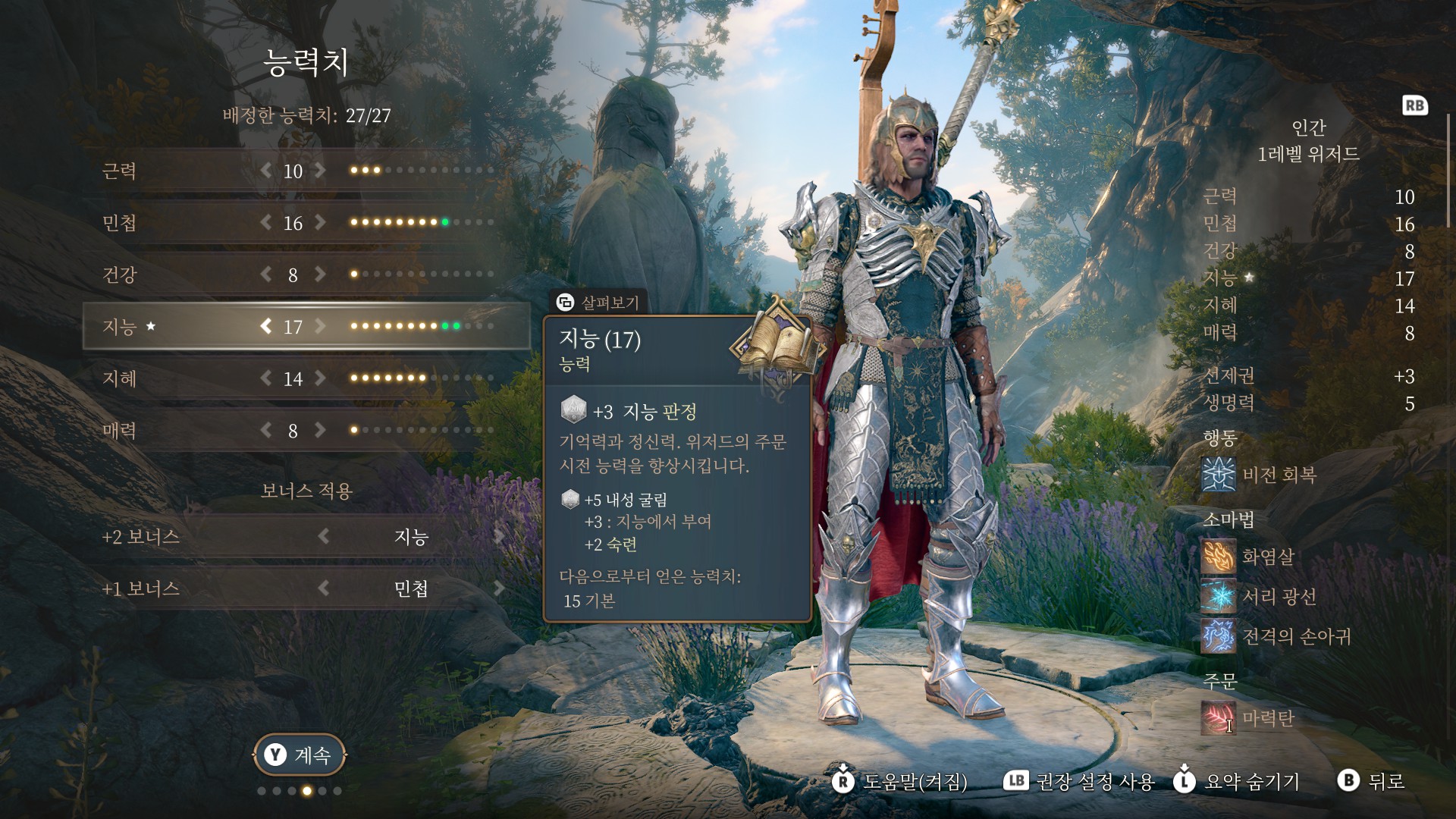Inspect the 마력탄 spell icon

coord(1218,717)
